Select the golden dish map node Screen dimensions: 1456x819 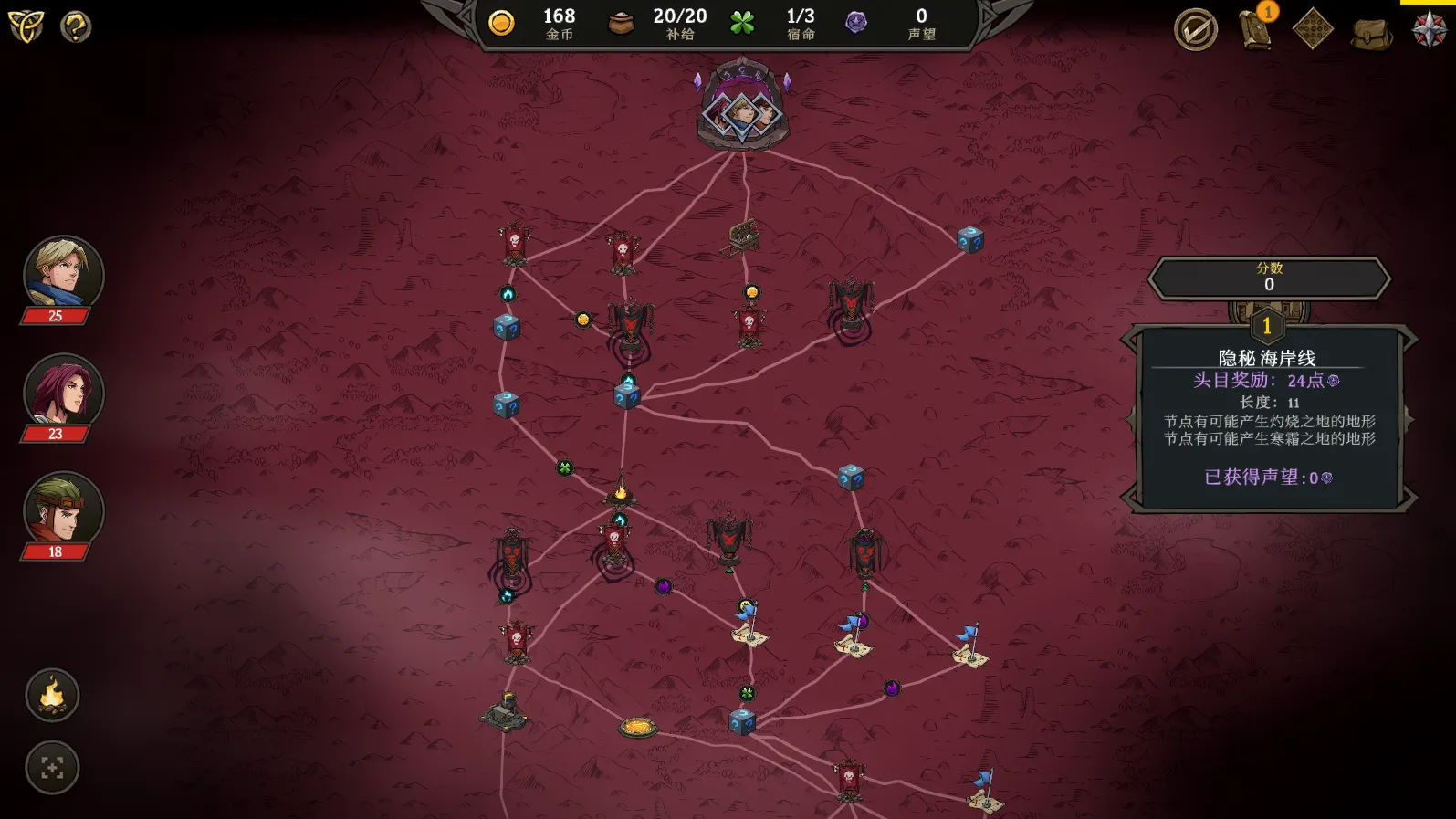click(x=638, y=727)
